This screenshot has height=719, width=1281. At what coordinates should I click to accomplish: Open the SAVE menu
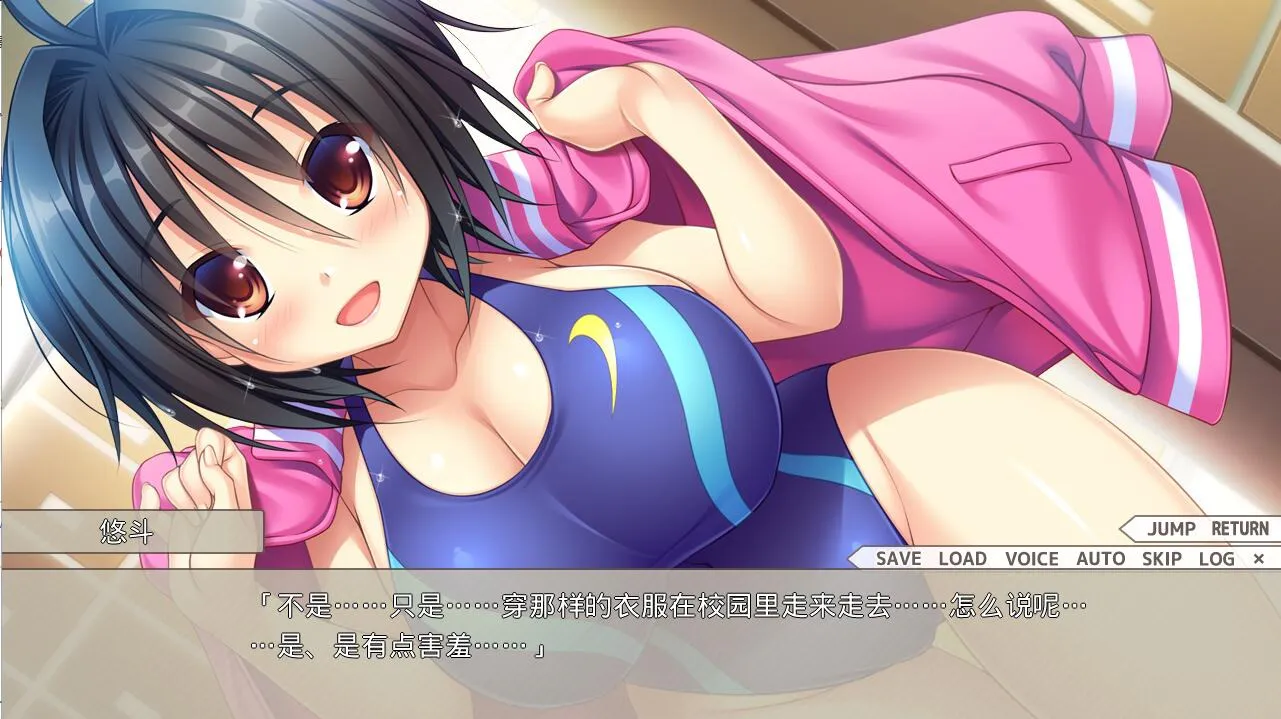click(898, 559)
